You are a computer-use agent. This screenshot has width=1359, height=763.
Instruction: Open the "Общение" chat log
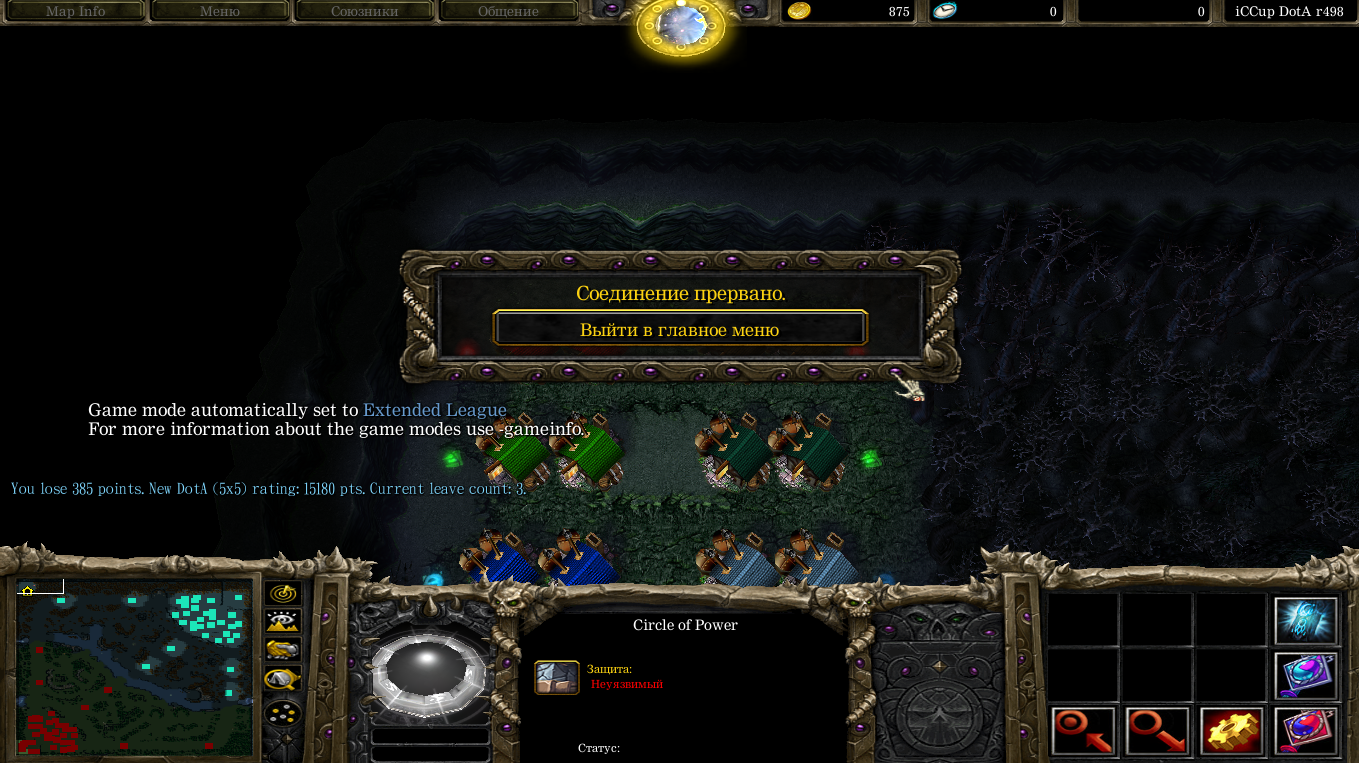(508, 12)
